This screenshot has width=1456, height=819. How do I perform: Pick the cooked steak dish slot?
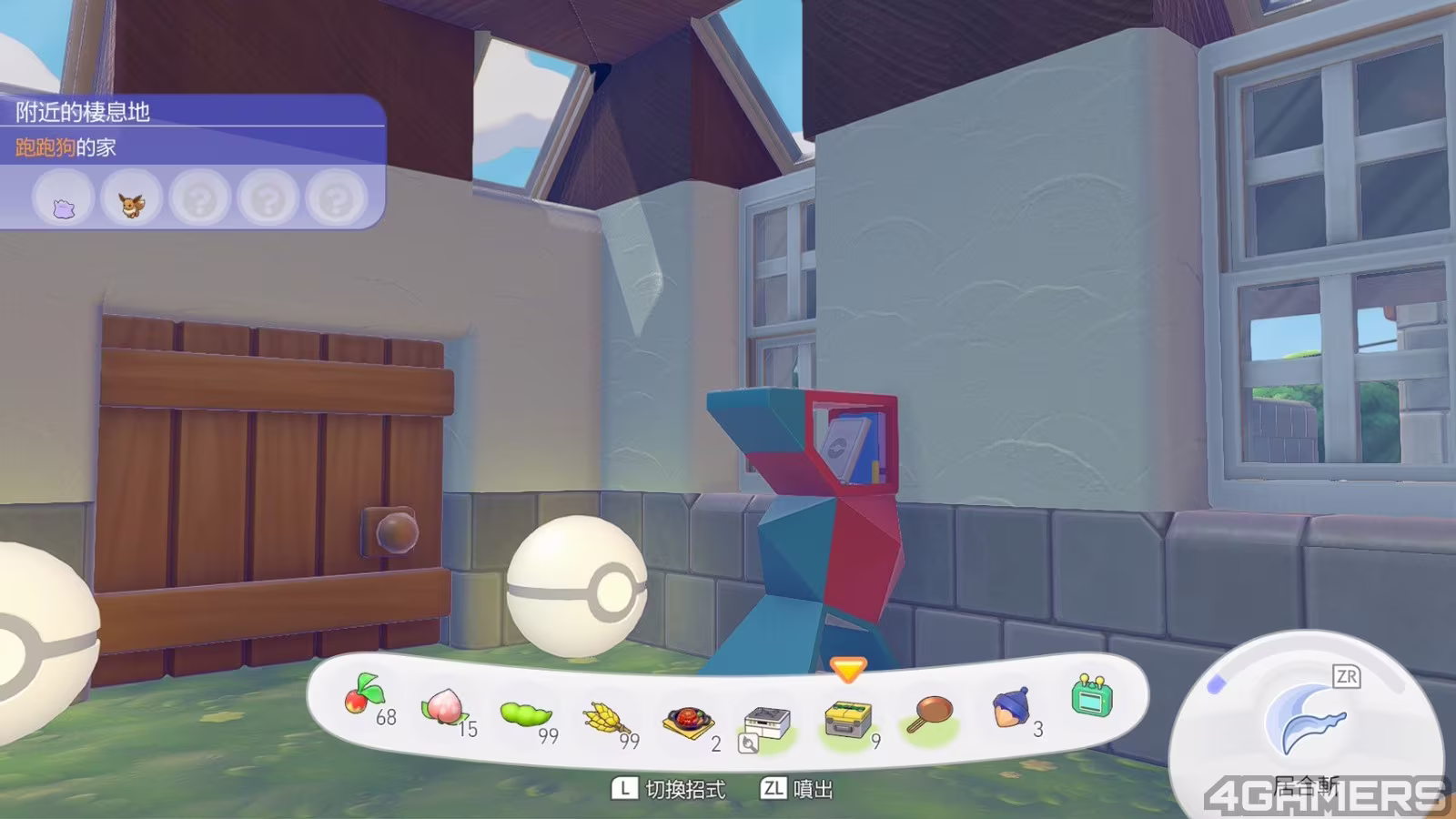686,722
